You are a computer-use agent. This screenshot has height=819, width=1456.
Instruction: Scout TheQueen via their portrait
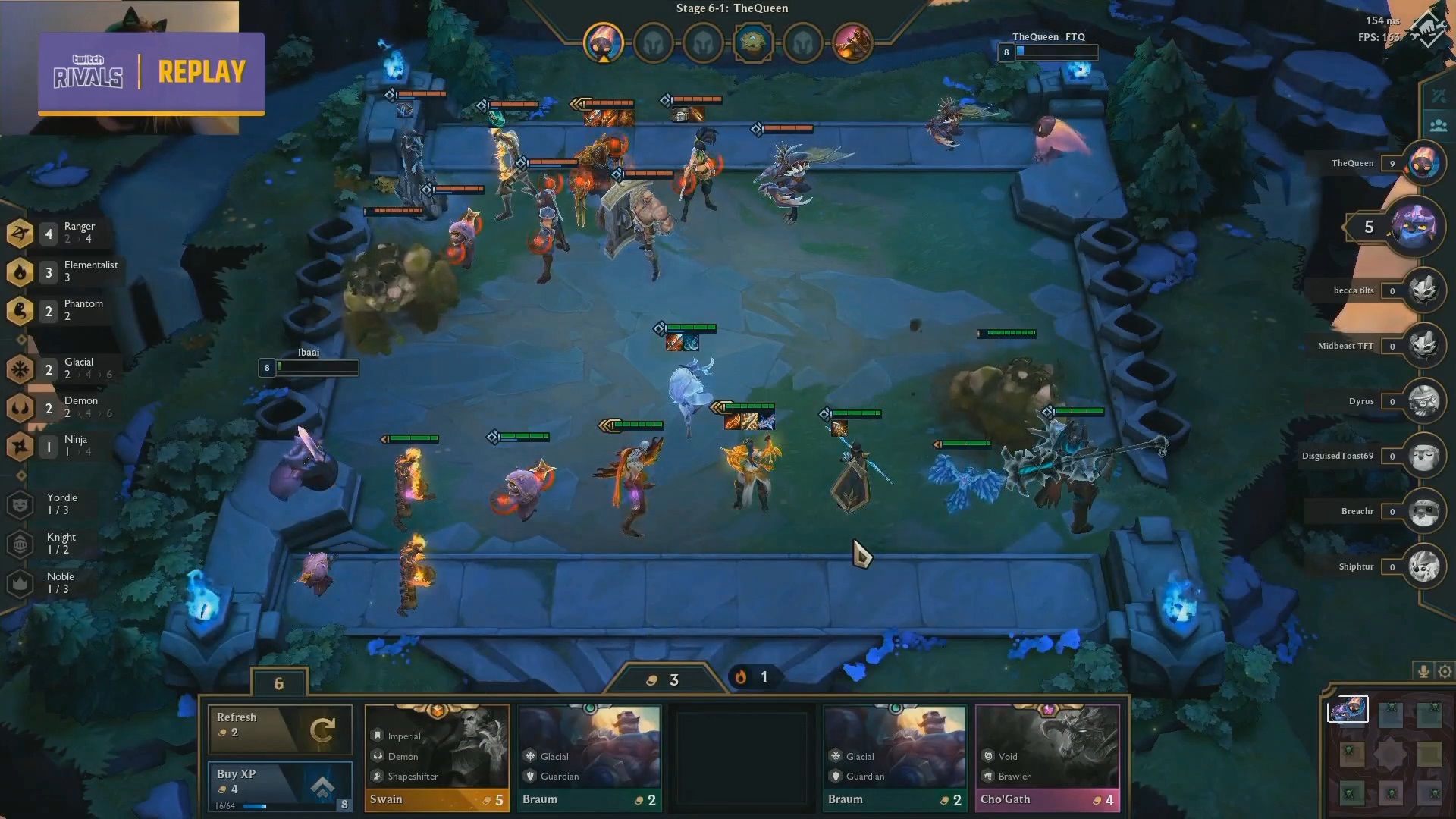click(1423, 163)
